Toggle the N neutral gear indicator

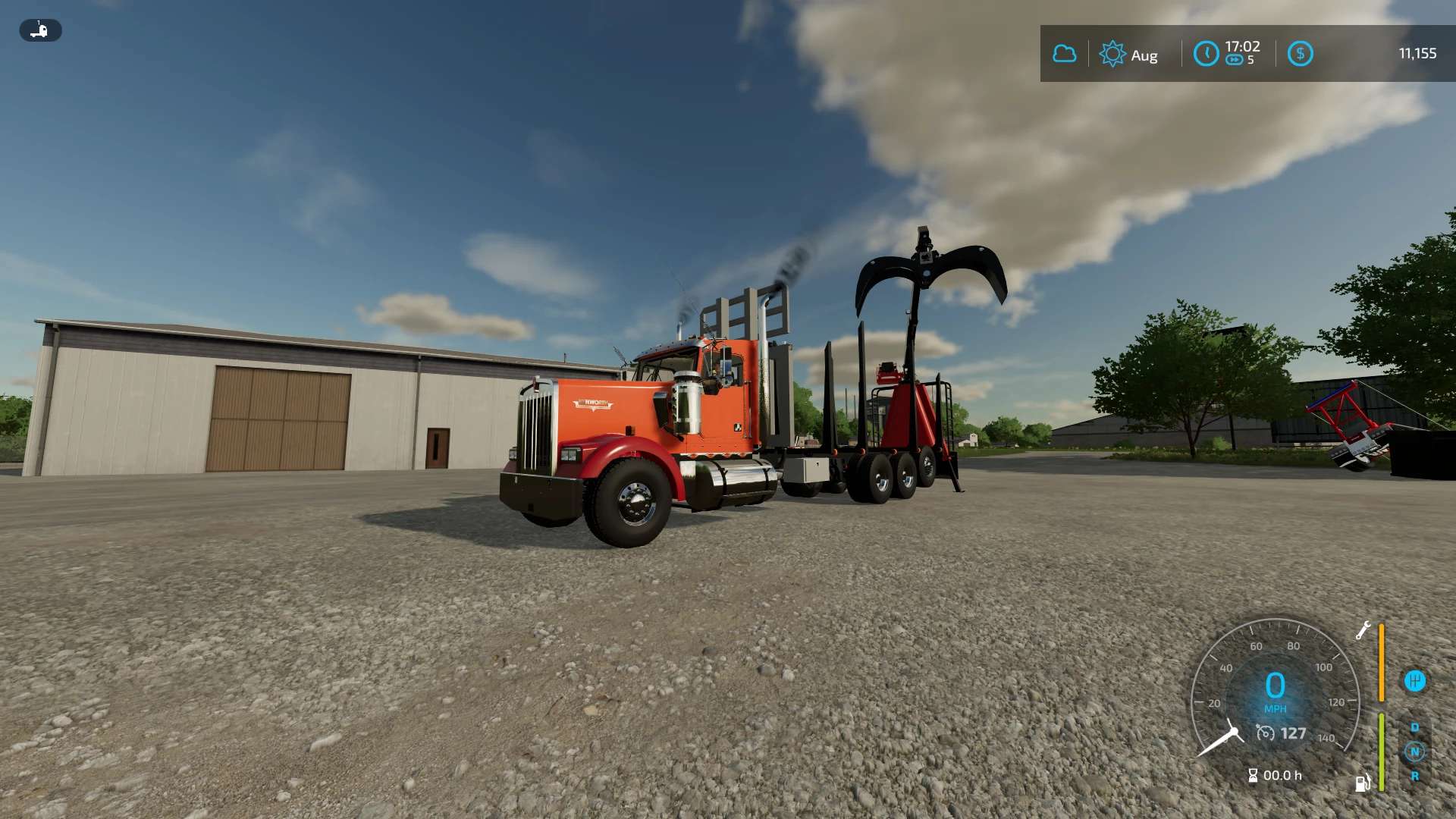coord(1415,752)
